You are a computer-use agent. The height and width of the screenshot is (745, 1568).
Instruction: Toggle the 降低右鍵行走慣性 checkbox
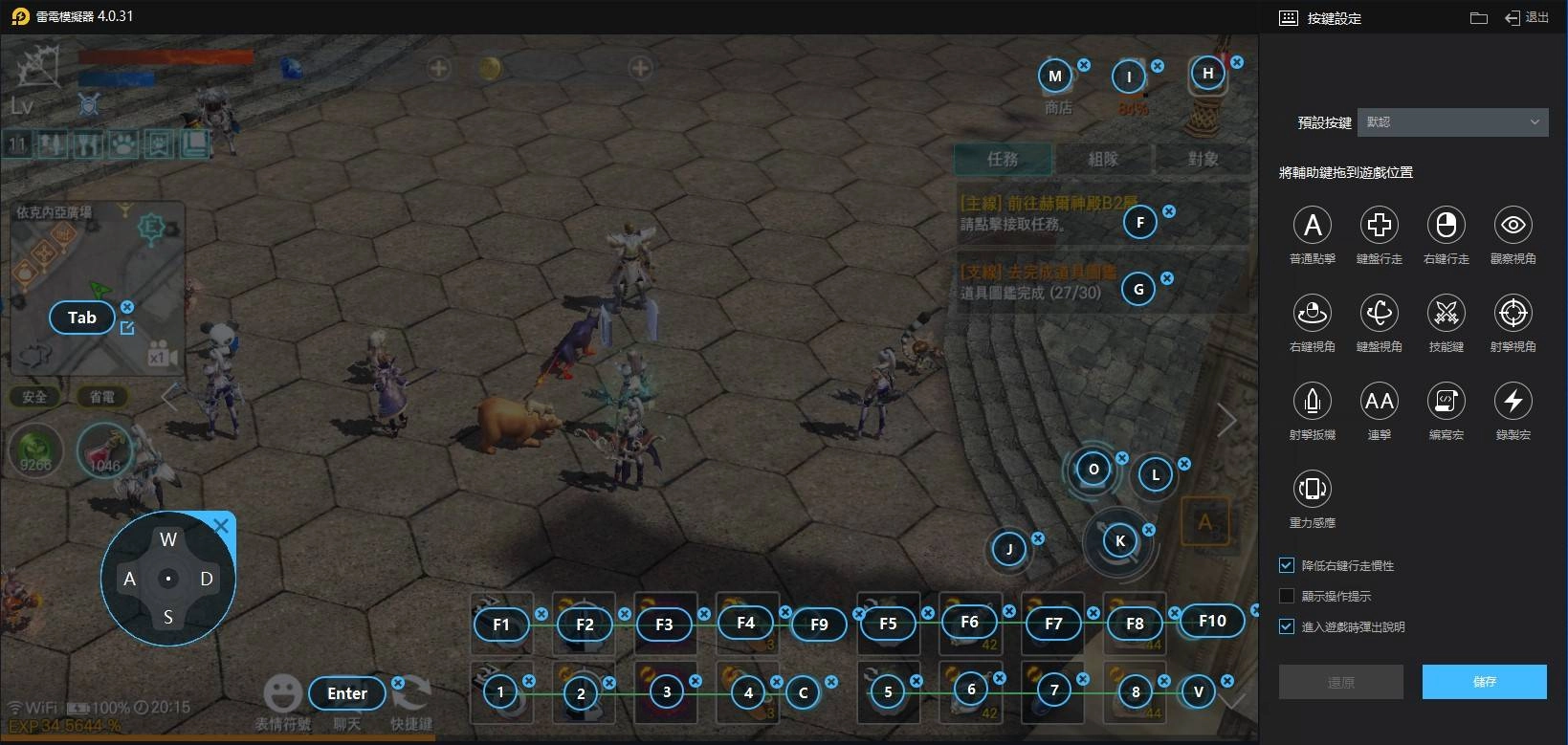coord(1287,565)
